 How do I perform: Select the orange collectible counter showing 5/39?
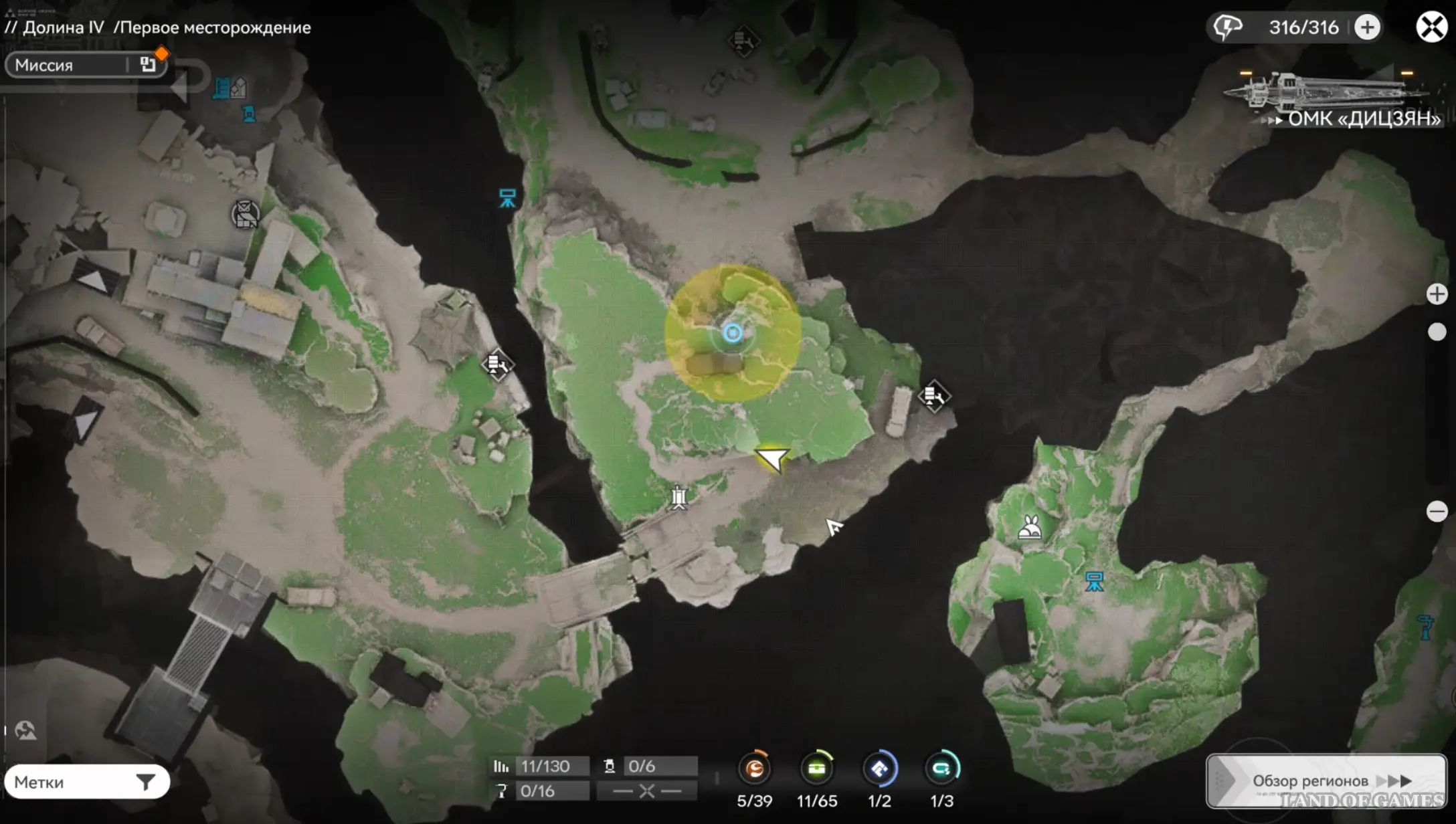[x=755, y=769]
